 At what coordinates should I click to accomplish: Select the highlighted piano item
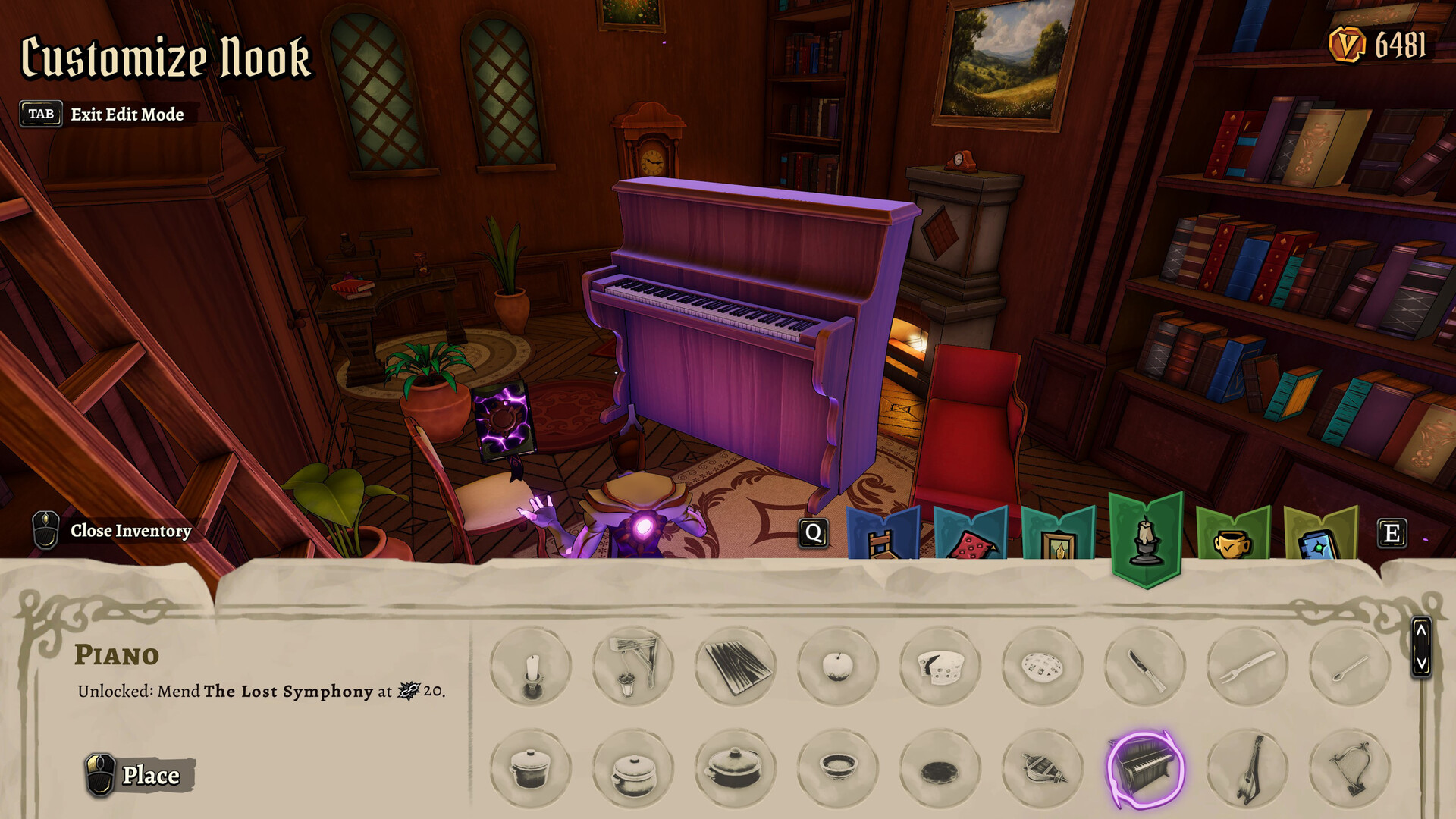[x=1145, y=767]
